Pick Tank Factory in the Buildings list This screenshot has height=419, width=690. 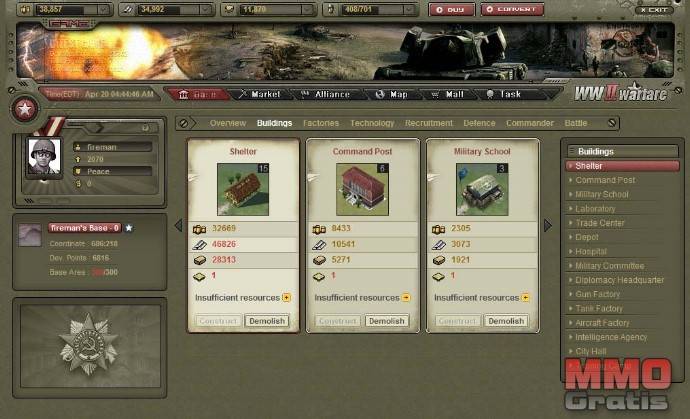599,309
